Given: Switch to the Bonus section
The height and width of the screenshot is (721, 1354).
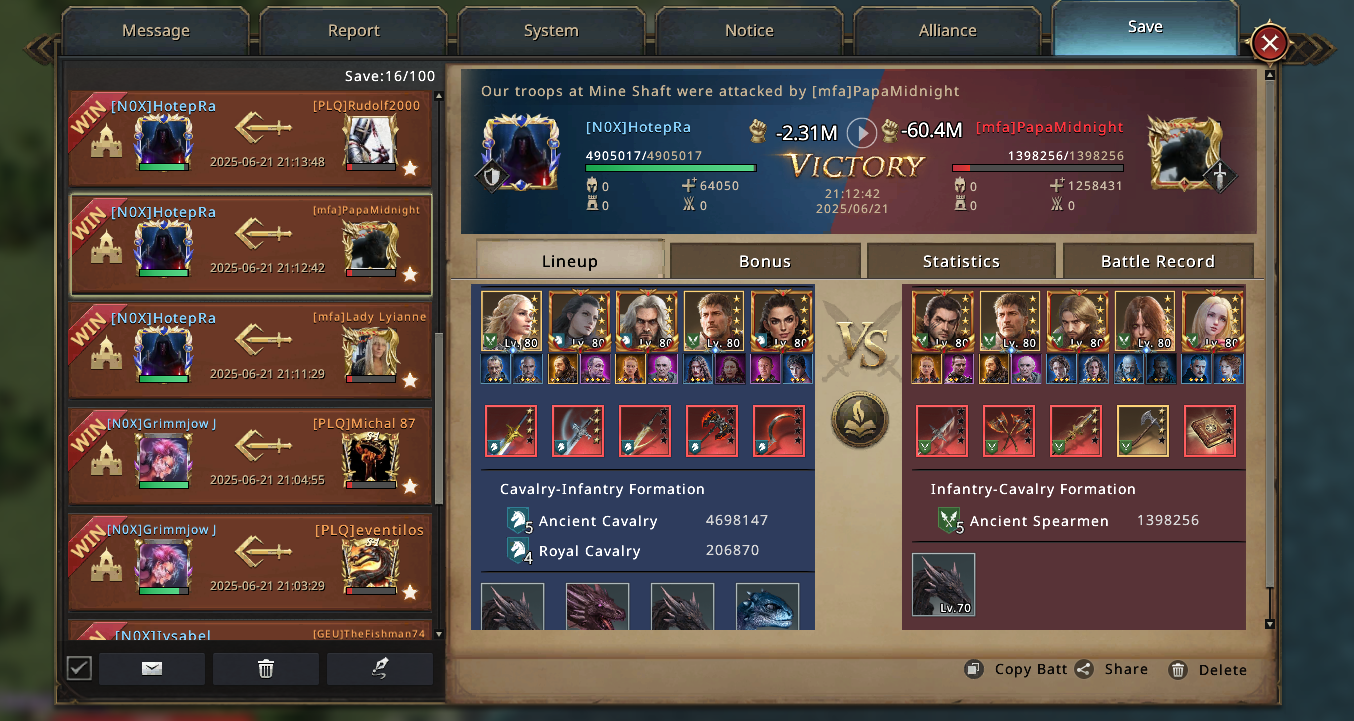Looking at the screenshot, I should point(764,261).
